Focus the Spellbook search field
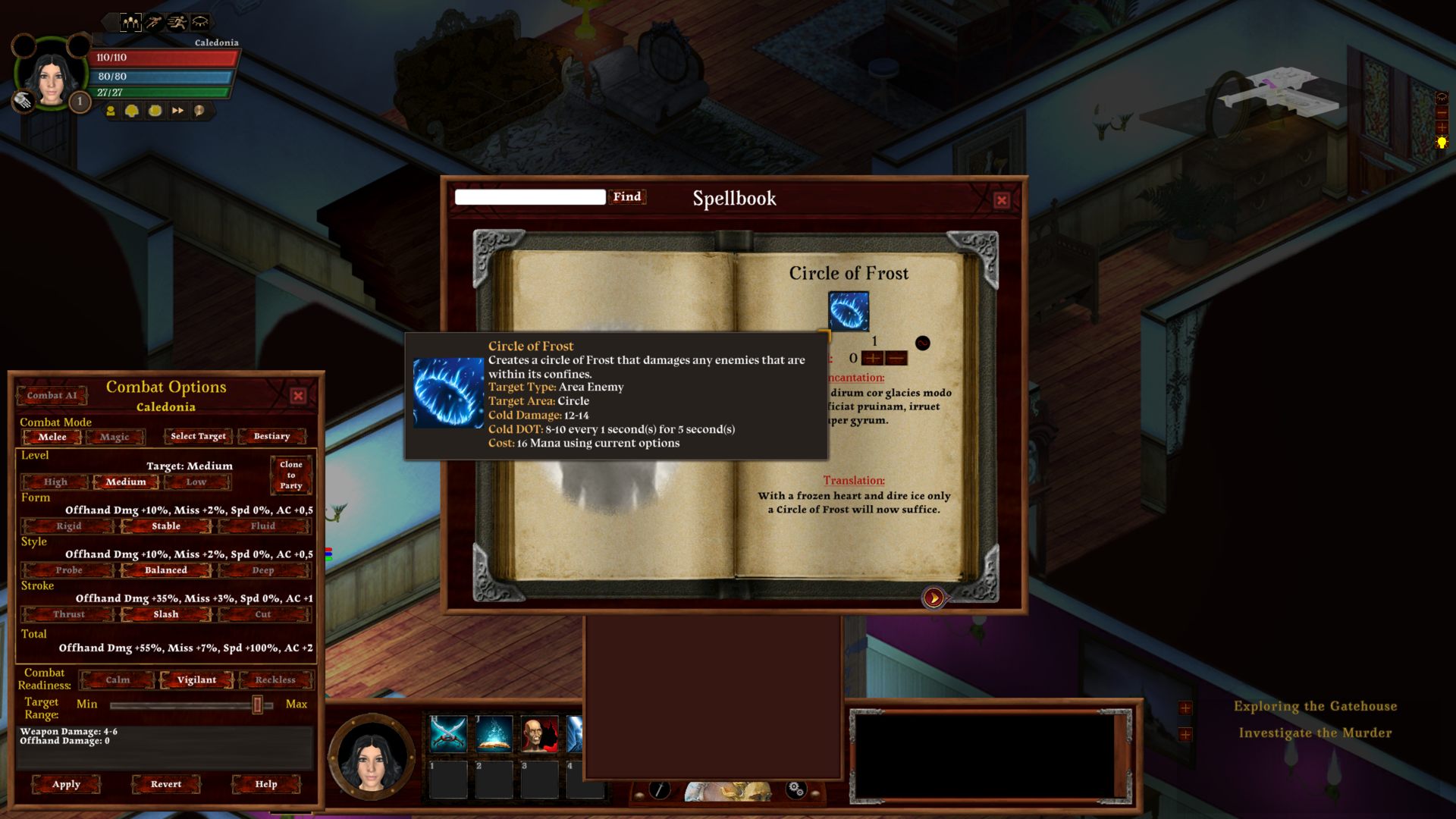Viewport: 1456px width, 819px height. tap(529, 197)
